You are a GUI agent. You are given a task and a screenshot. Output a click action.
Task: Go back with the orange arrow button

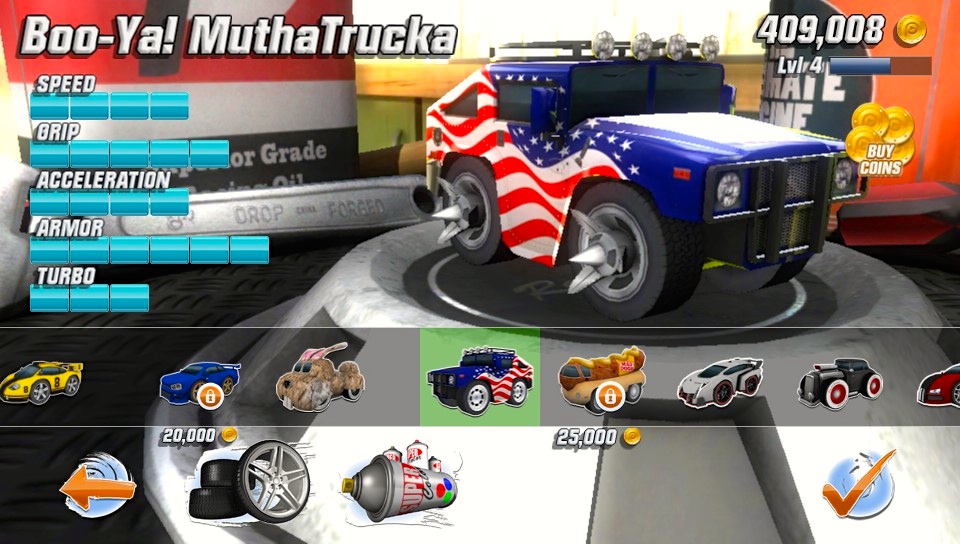point(97,487)
